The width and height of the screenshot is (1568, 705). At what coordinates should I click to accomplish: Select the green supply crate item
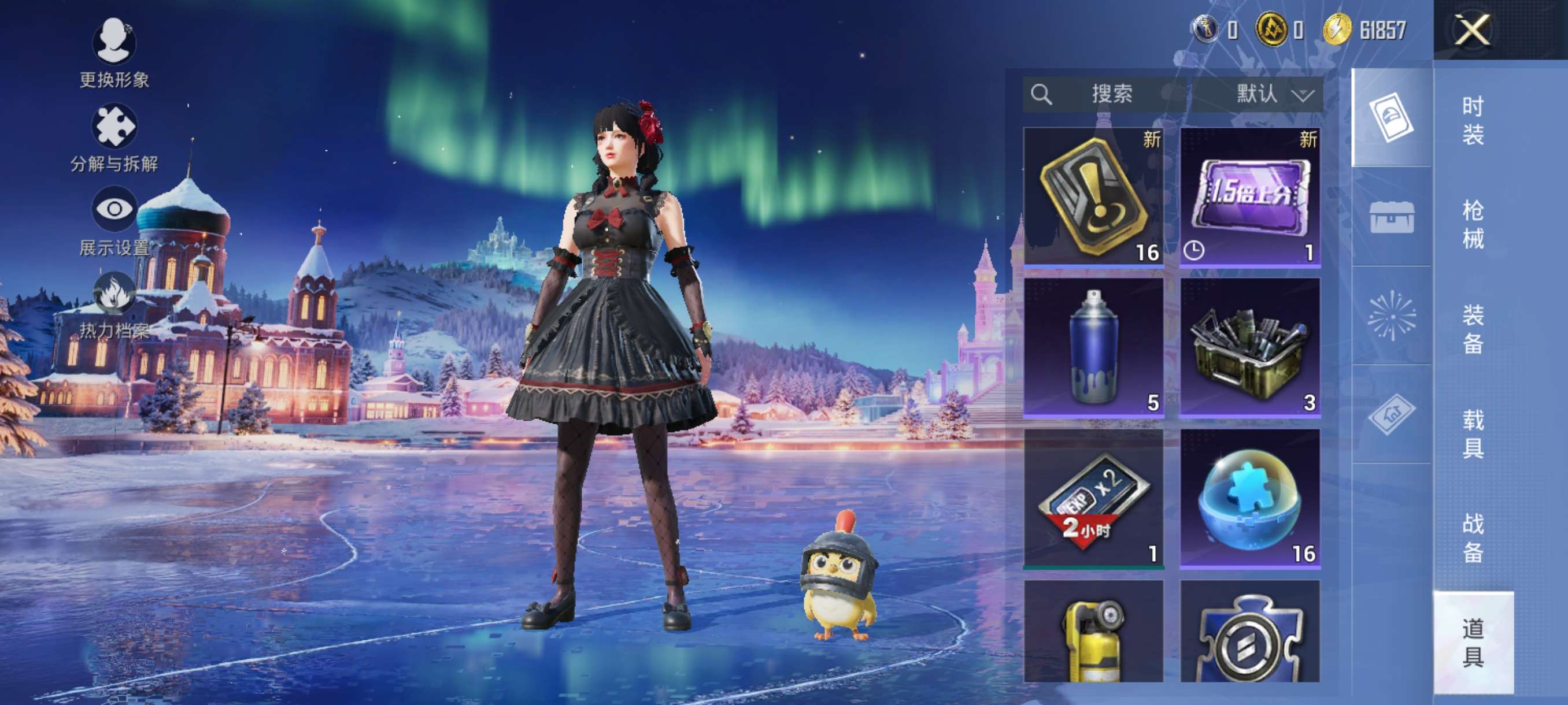1249,347
